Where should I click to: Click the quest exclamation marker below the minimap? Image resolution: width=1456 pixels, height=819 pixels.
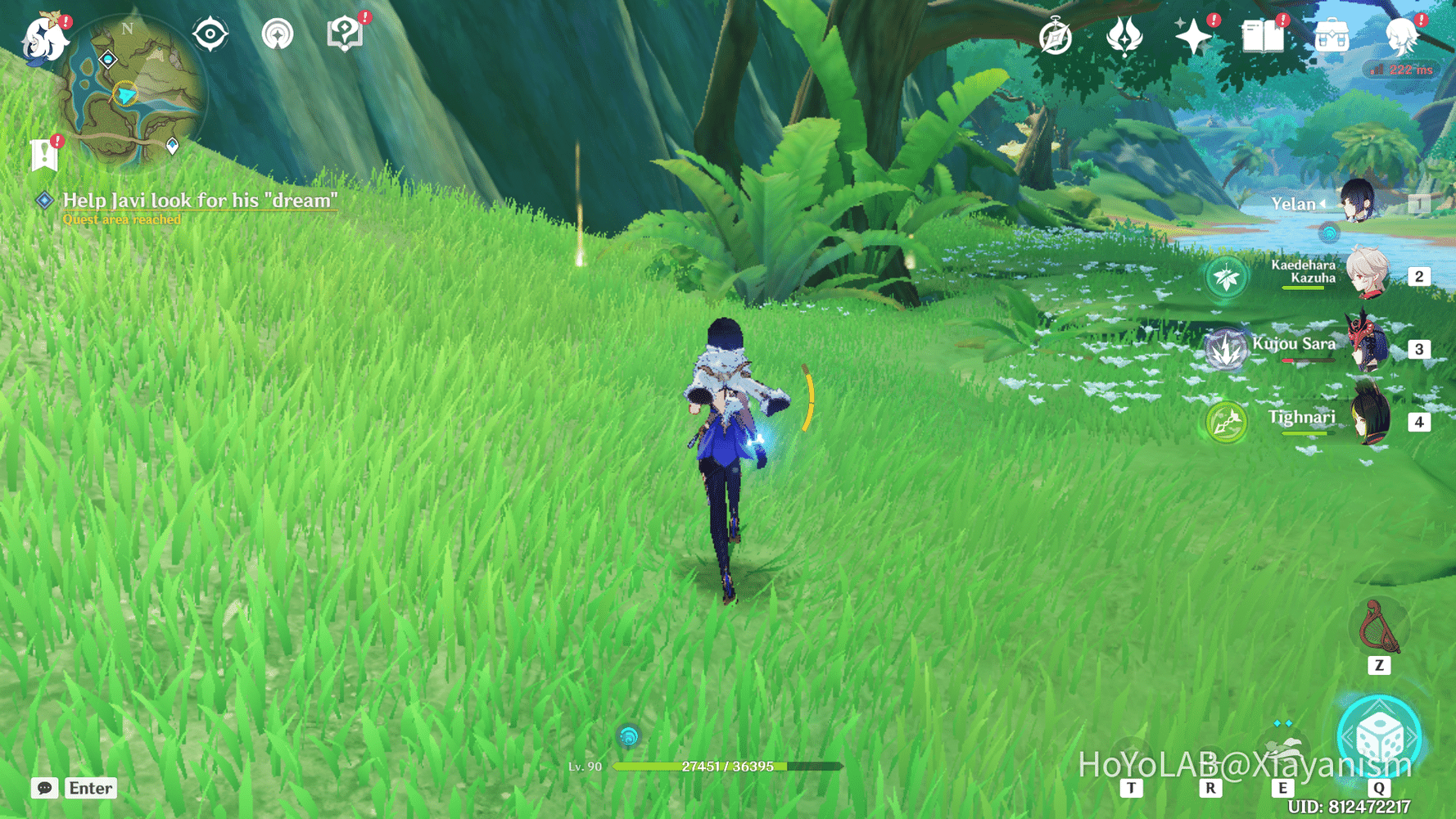(43, 152)
